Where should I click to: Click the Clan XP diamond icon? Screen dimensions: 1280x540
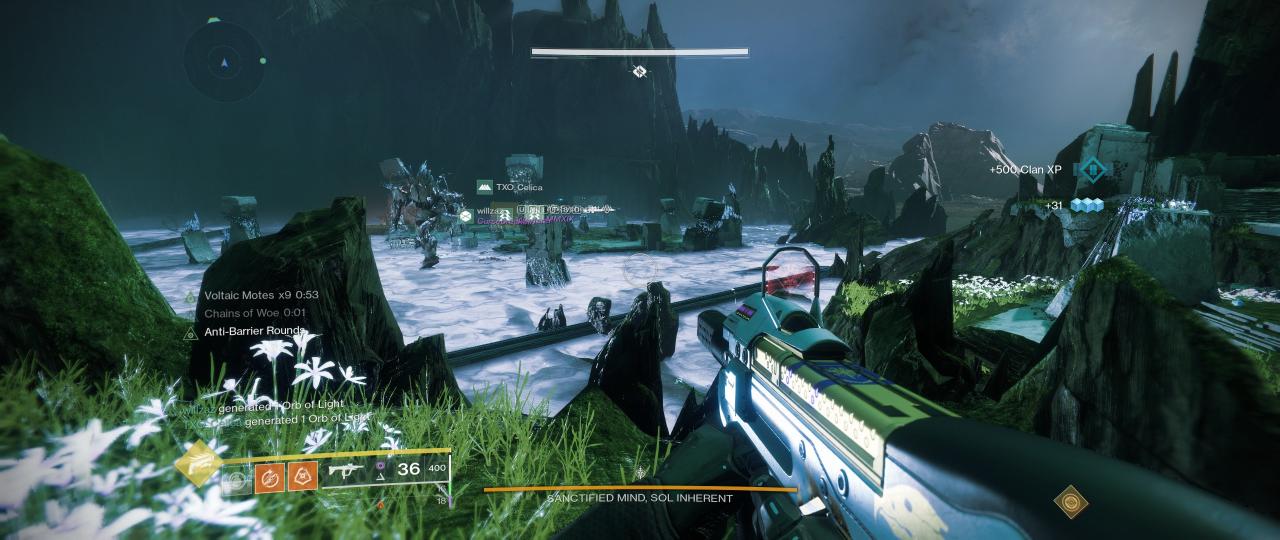(1093, 169)
